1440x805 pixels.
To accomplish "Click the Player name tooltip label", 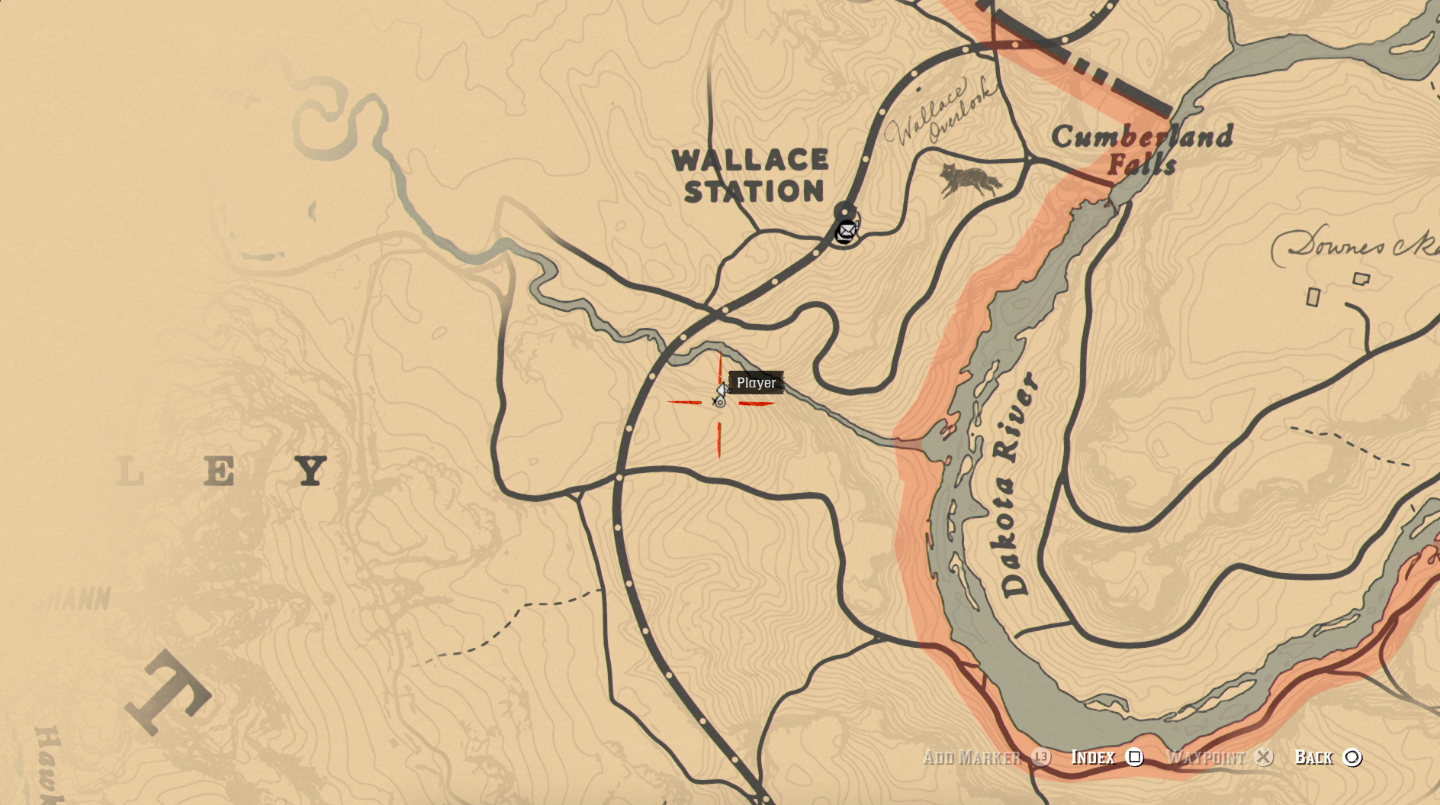I will point(757,382).
